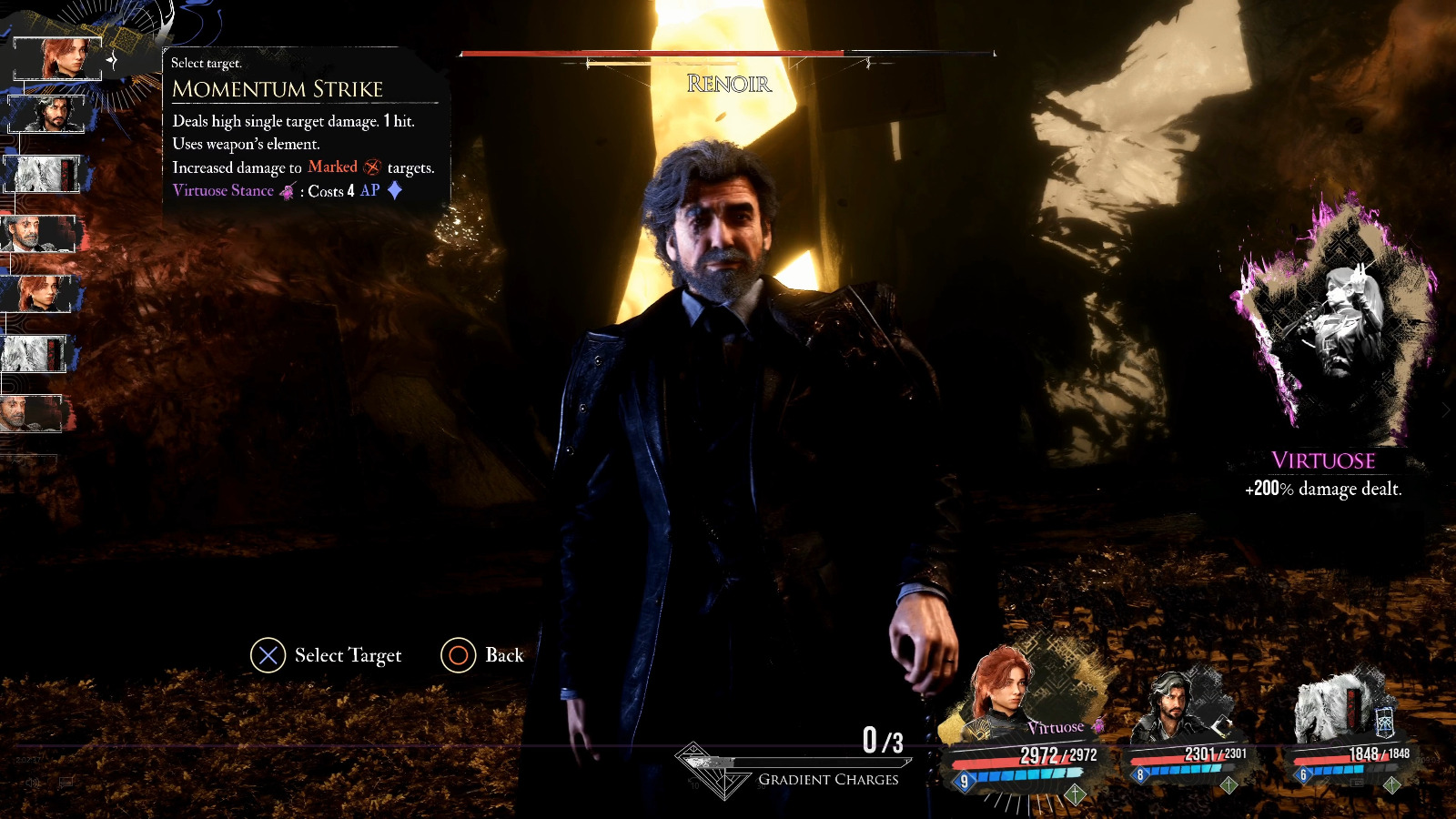Select the Marked status icon in the skill description

pos(371,167)
